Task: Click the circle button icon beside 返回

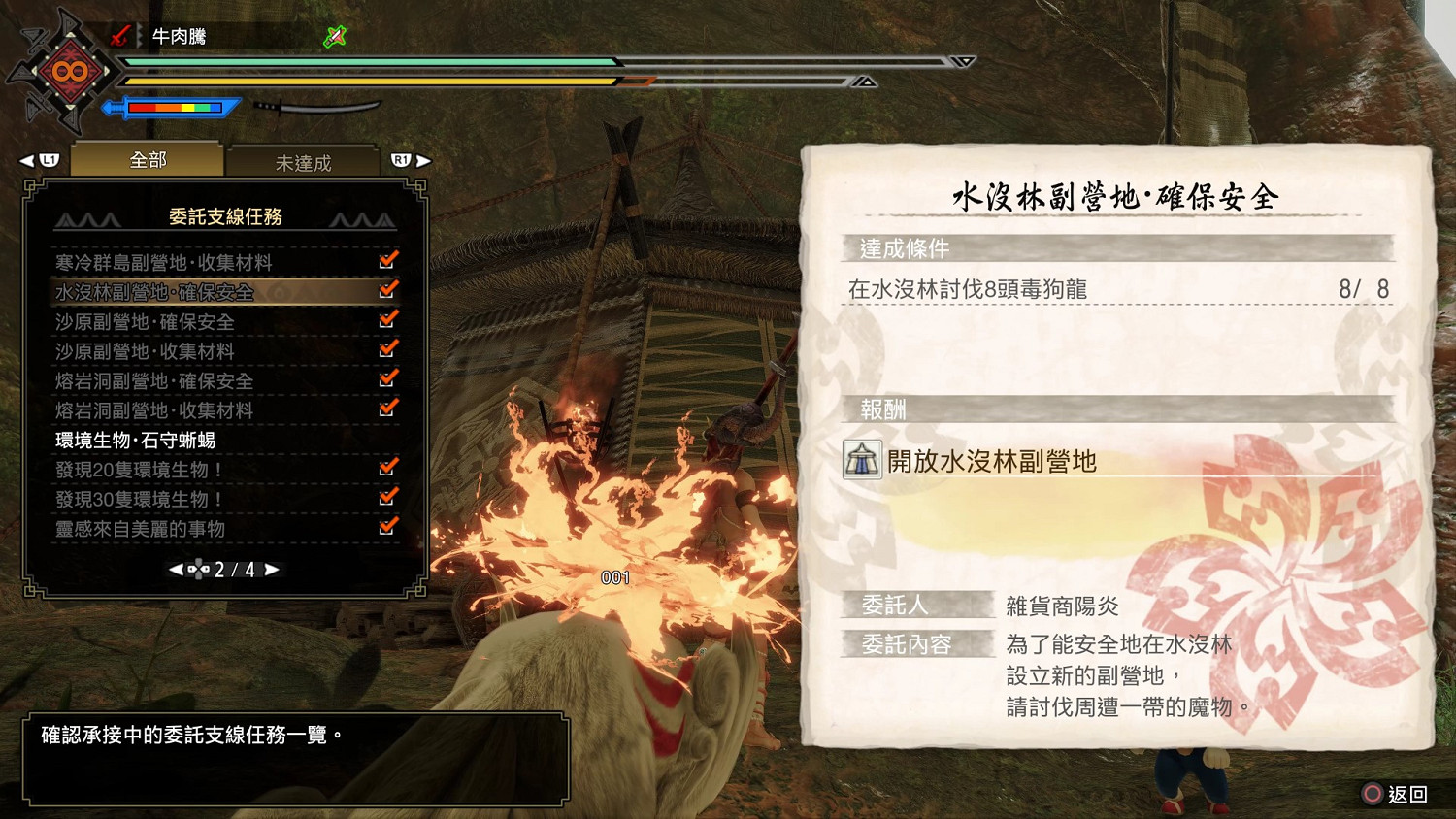Action: pyautogui.click(x=1372, y=794)
